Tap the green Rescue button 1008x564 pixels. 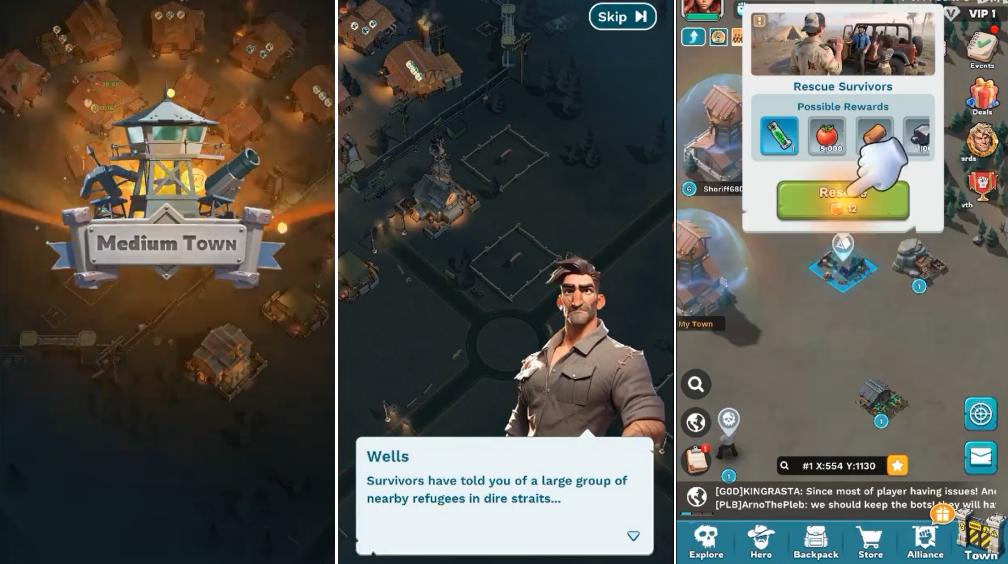click(x=842, y=199)
